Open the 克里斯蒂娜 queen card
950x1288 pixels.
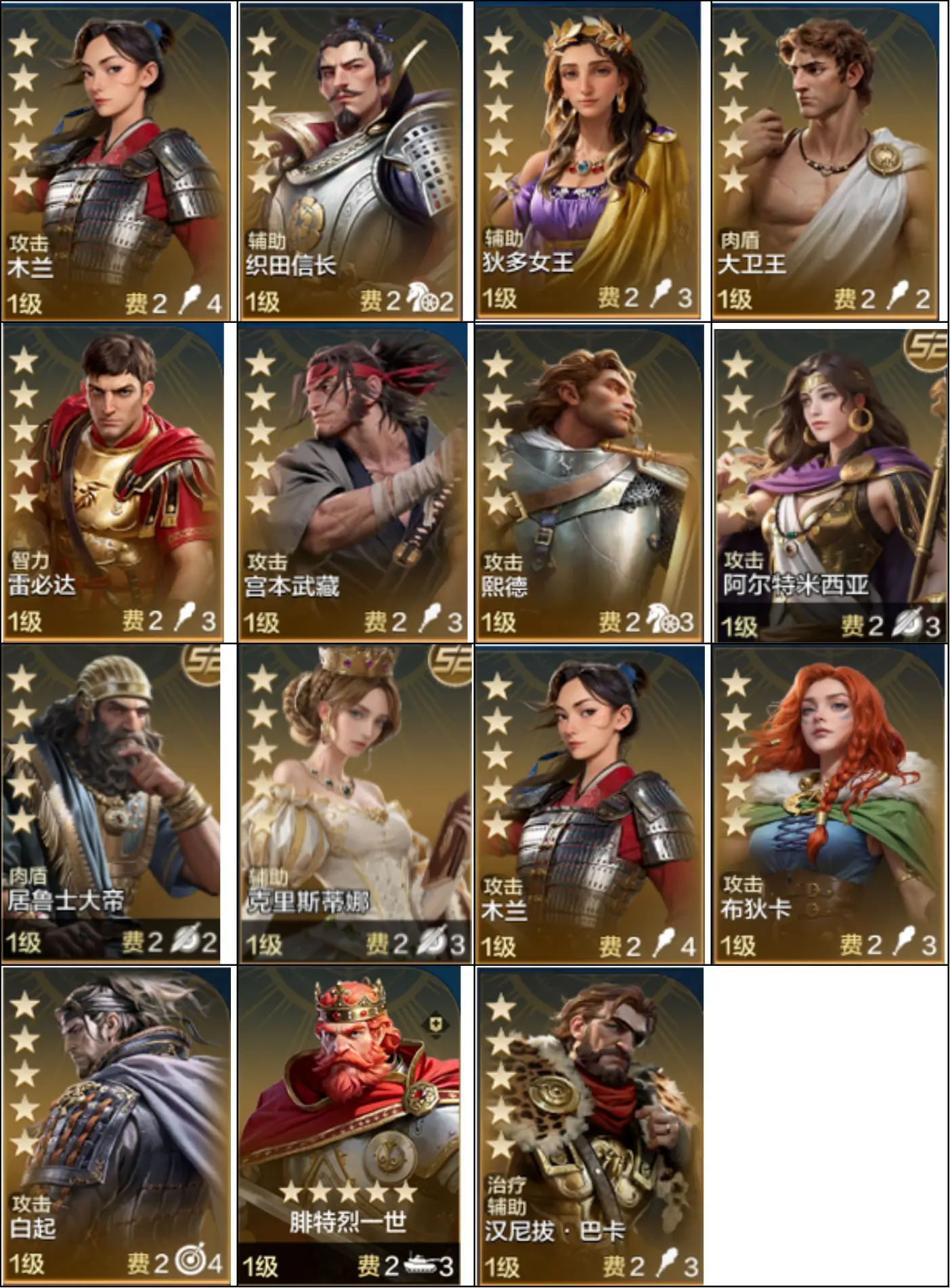355,803
